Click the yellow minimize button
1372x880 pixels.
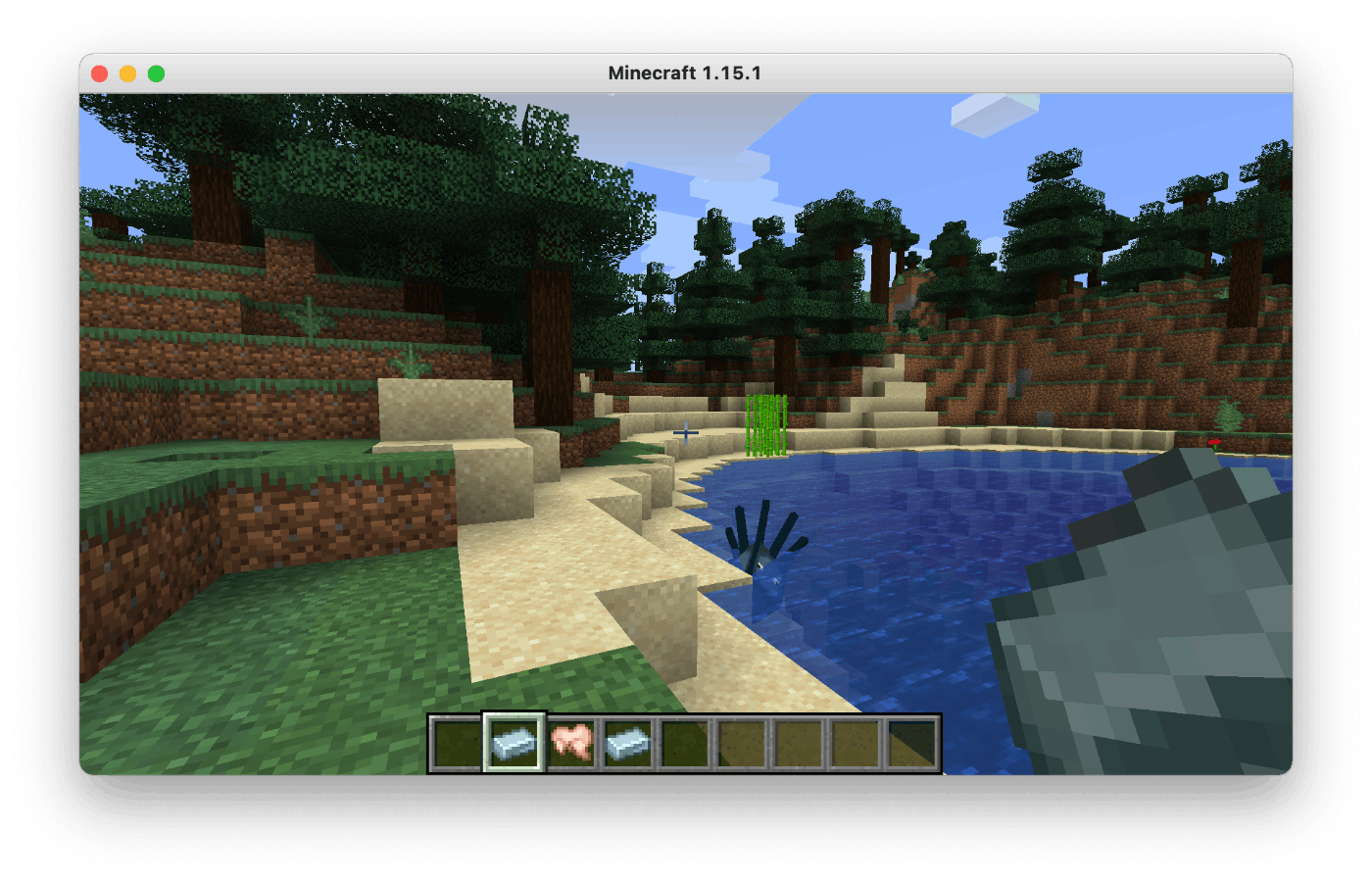point(126,72)
